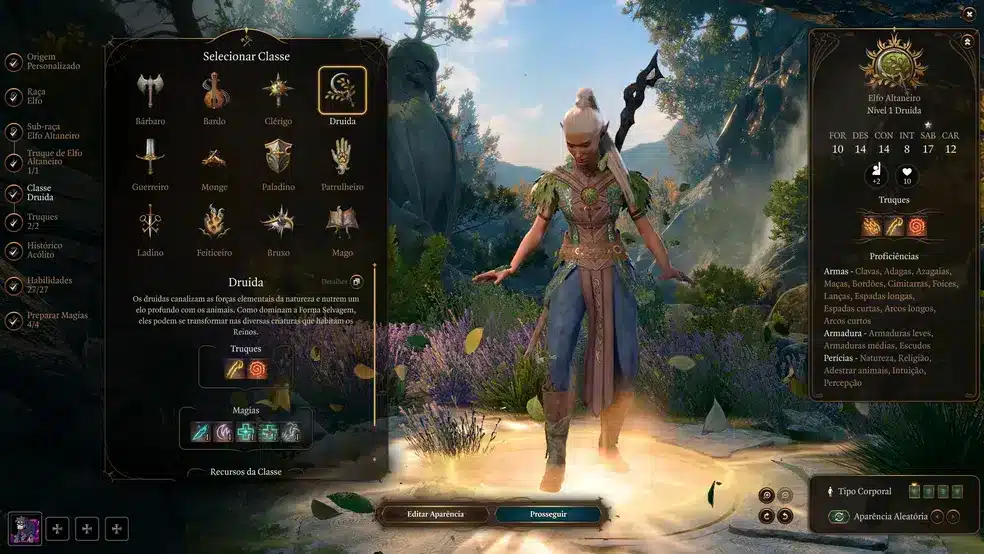This screenshot has width=984, height=554.
Task: Close the character creation screen
Action: [x=969, y=13]
